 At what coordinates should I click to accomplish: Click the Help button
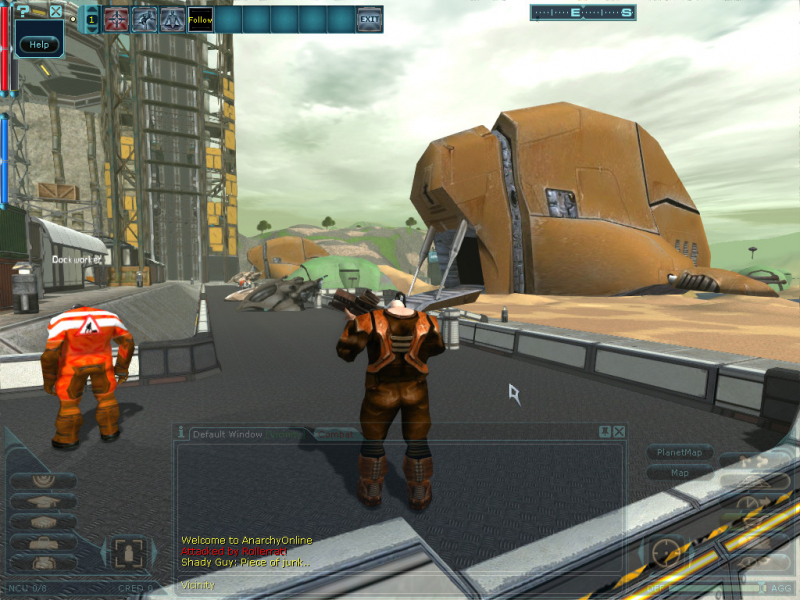click(x=39, y=44)
